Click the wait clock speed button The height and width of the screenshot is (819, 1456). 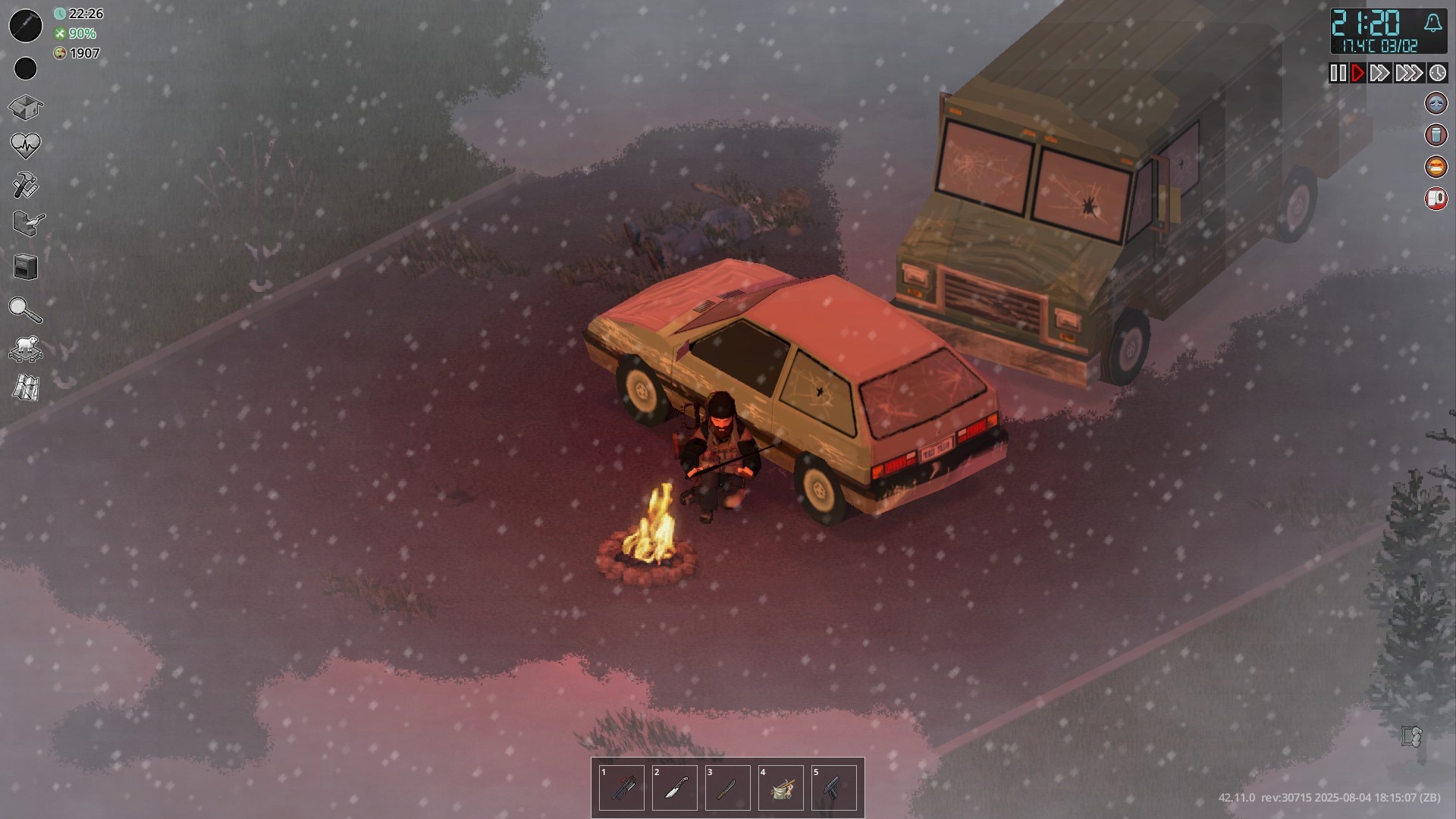[x=1437, y=73]
